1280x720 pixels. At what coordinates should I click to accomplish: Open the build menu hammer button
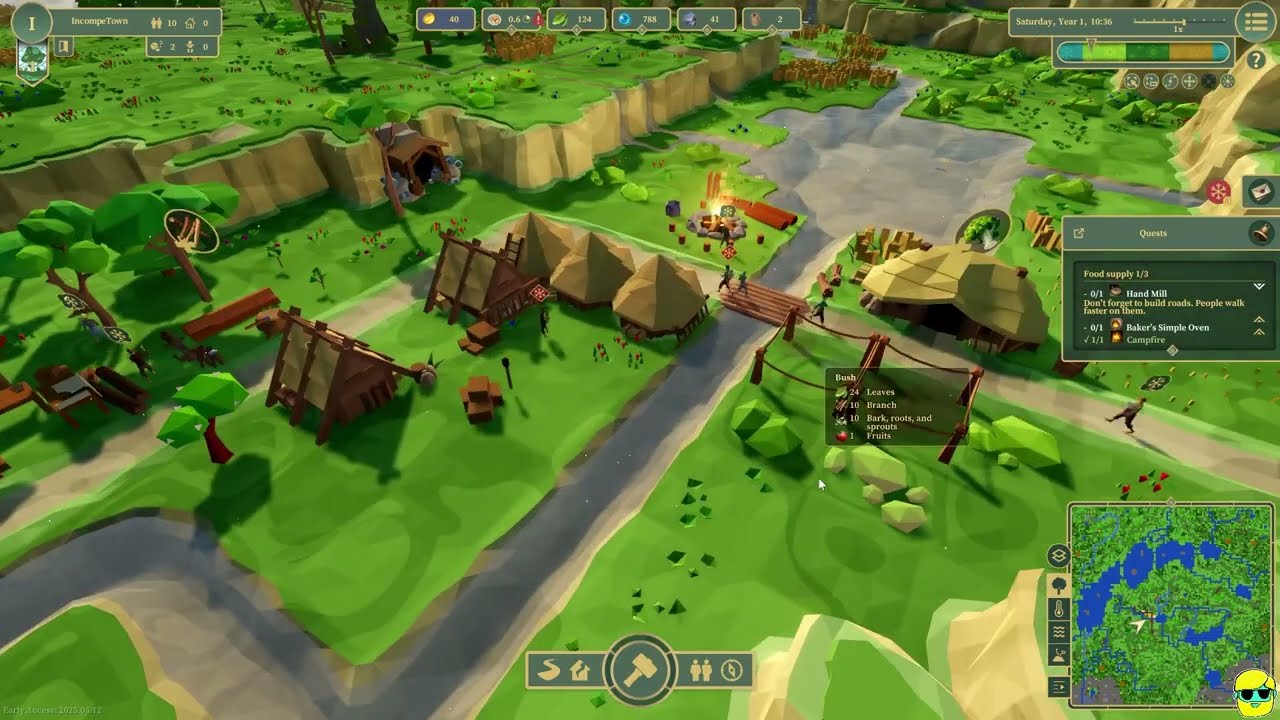tap(640, 669)
